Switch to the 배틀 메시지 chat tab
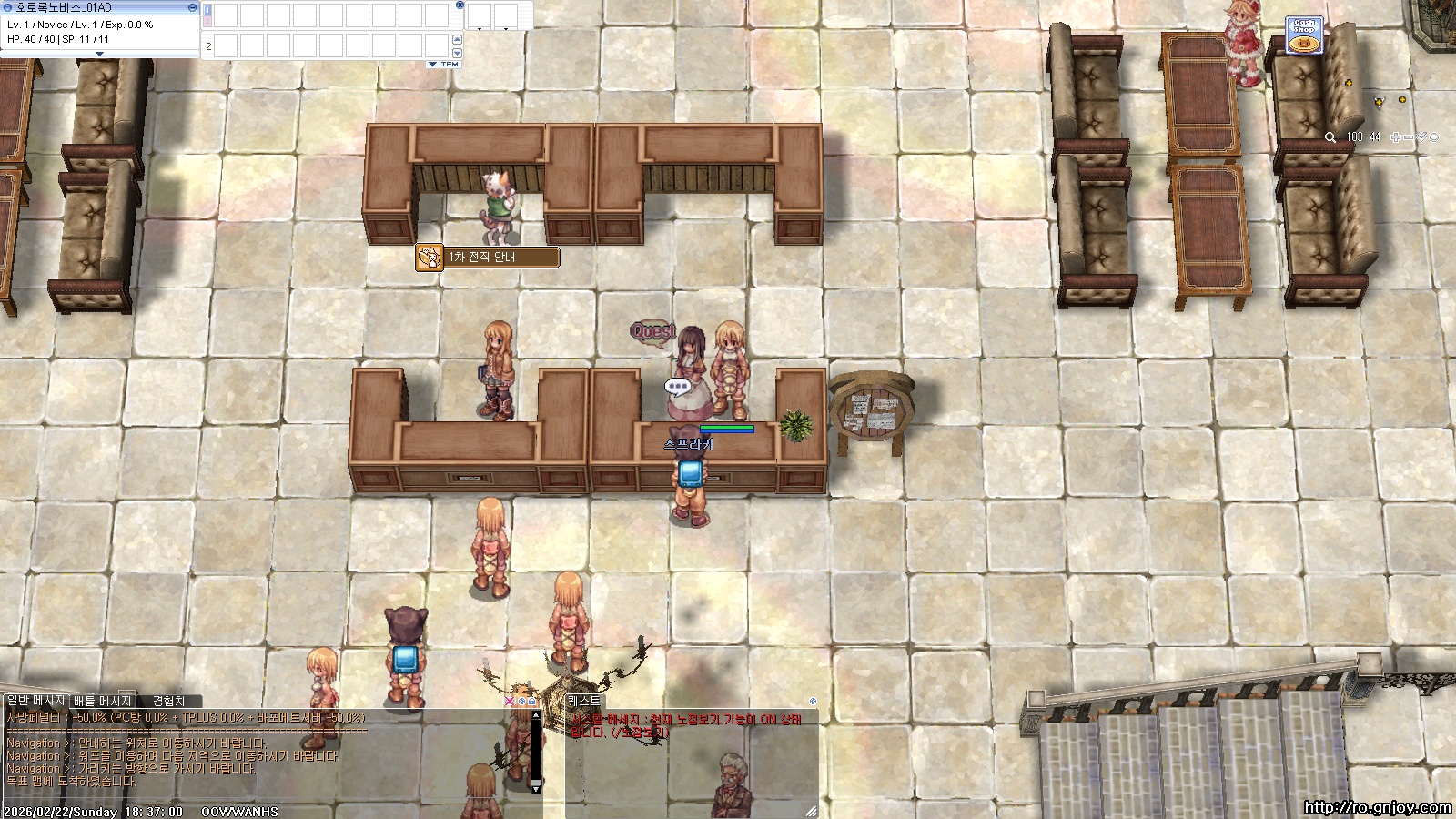The width and height of the screenshot is (1456, 819). coord(103,701)
